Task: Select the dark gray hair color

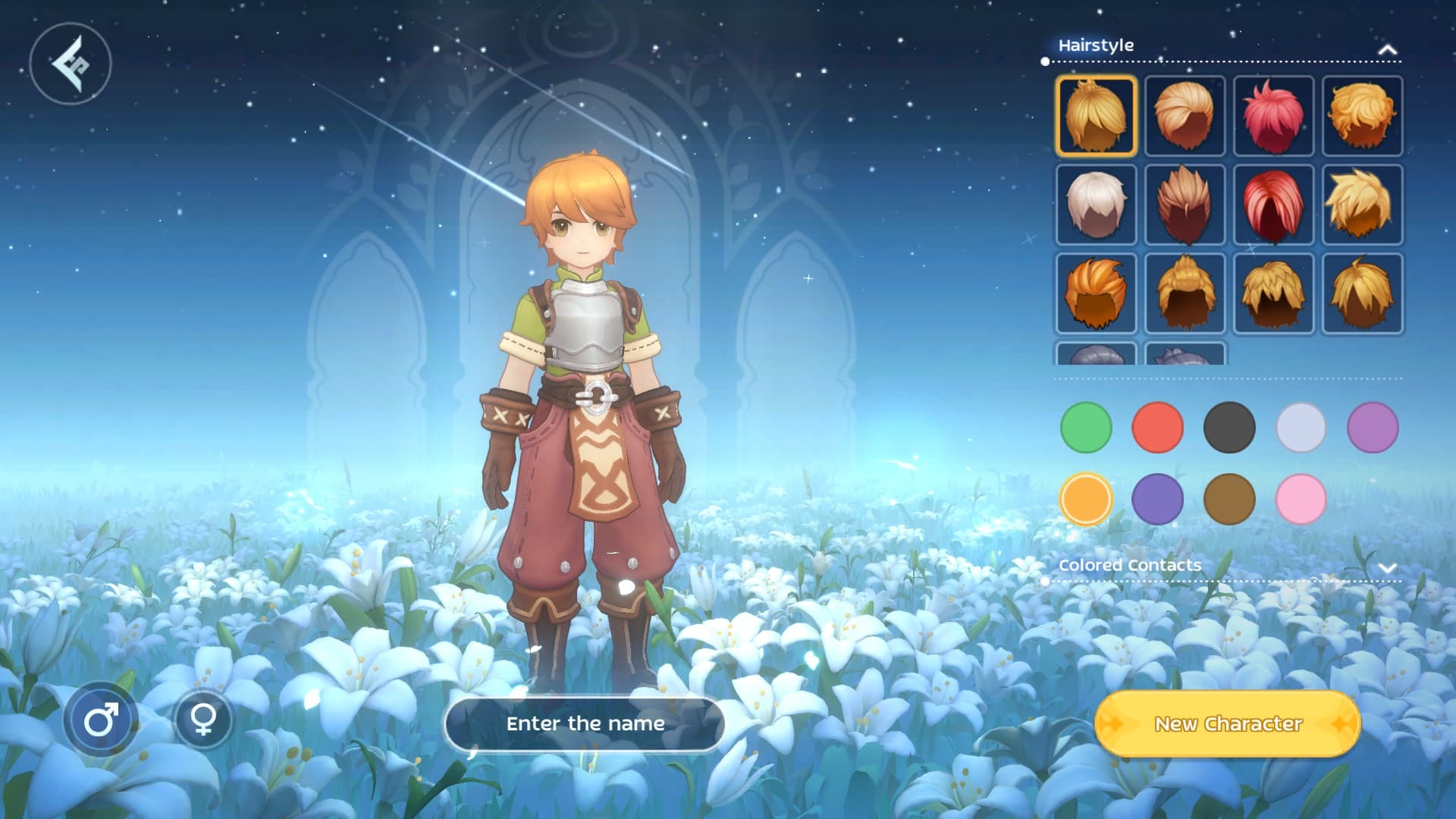Action: (1229, 428)
